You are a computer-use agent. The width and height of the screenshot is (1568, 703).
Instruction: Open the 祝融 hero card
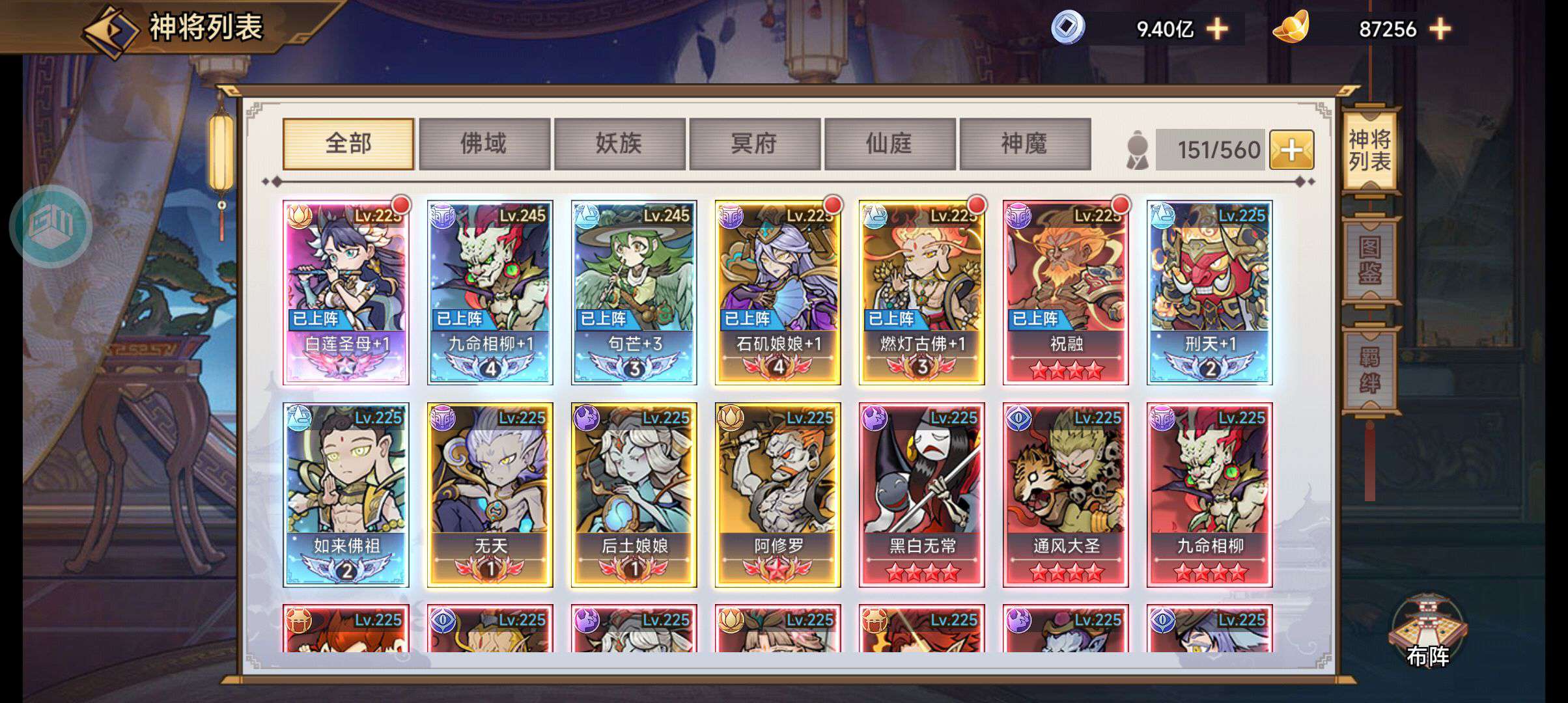pos(1065,293)
